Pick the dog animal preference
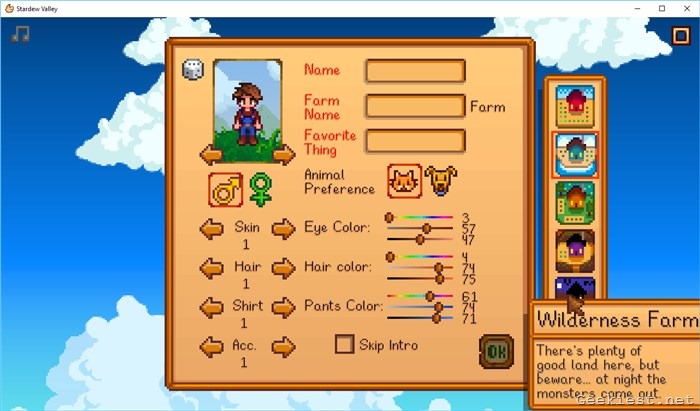 coord(440,181)
